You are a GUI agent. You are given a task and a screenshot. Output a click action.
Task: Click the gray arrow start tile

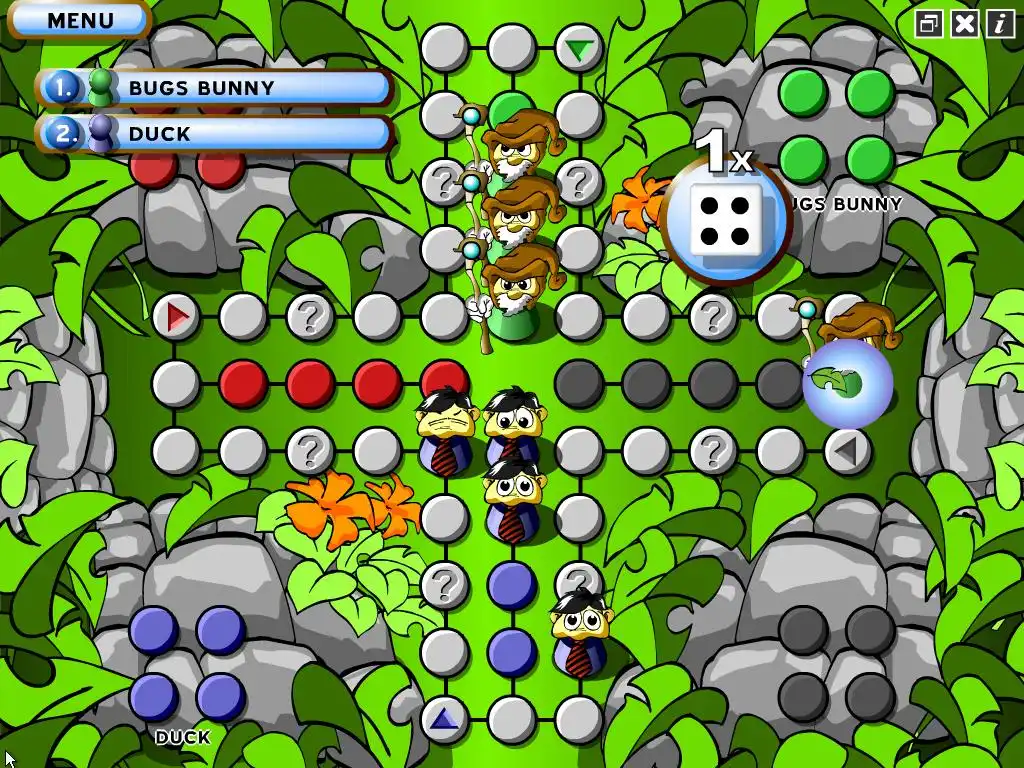pyautogui.click(x=847, y=452)
